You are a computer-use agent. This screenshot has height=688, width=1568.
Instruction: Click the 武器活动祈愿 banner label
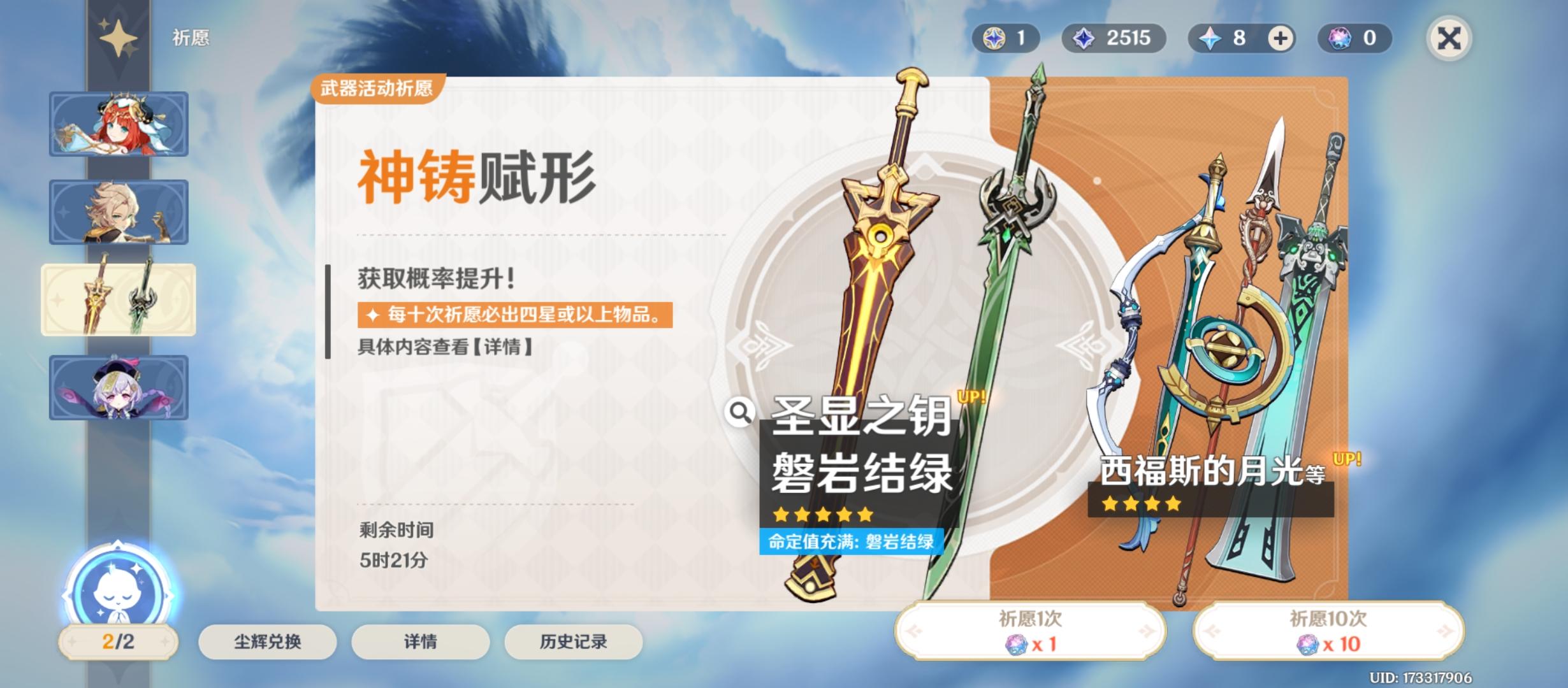click(x=377, y=88)
